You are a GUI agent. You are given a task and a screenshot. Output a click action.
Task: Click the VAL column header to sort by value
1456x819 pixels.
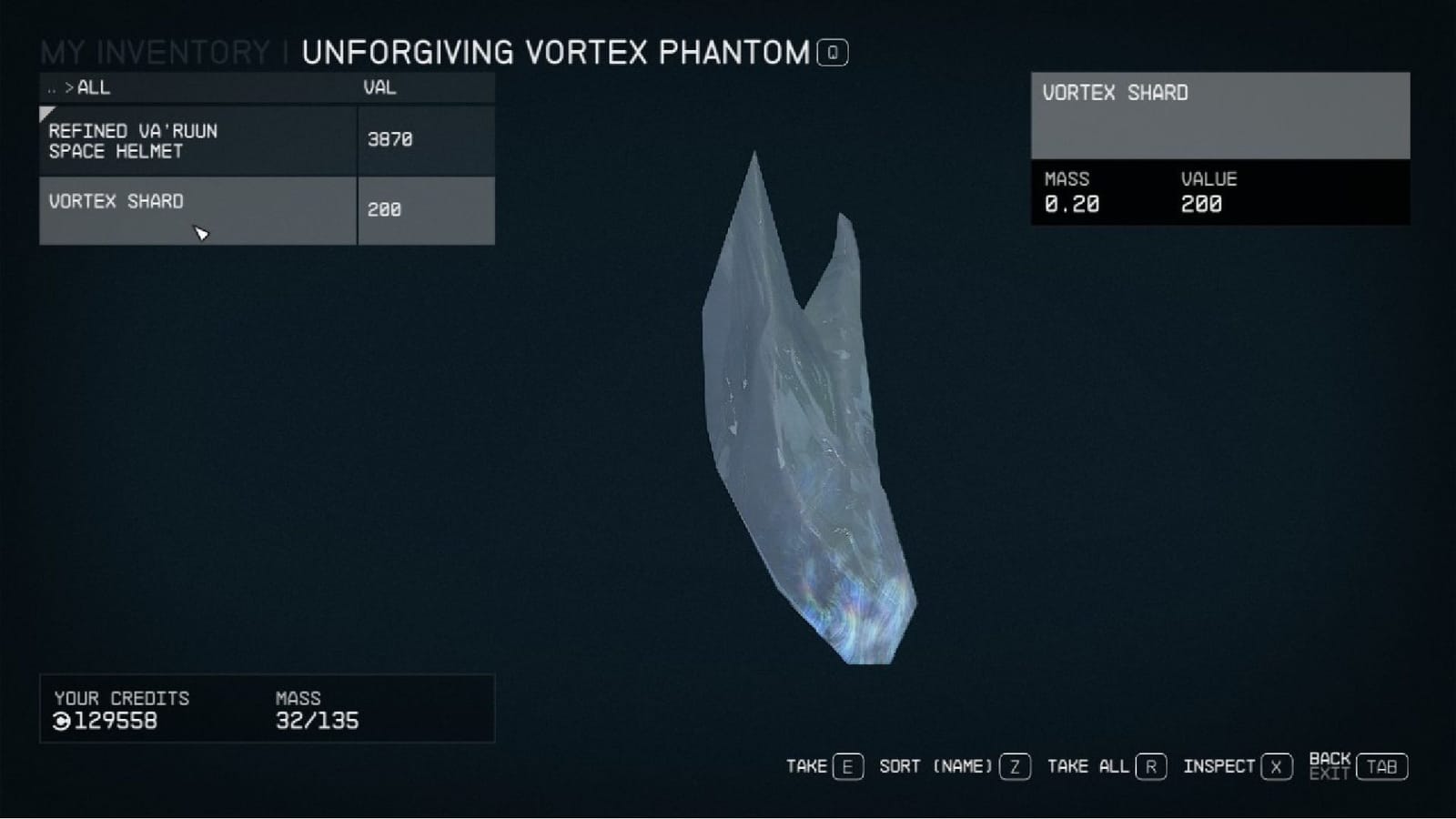click(x=379, y=87)
